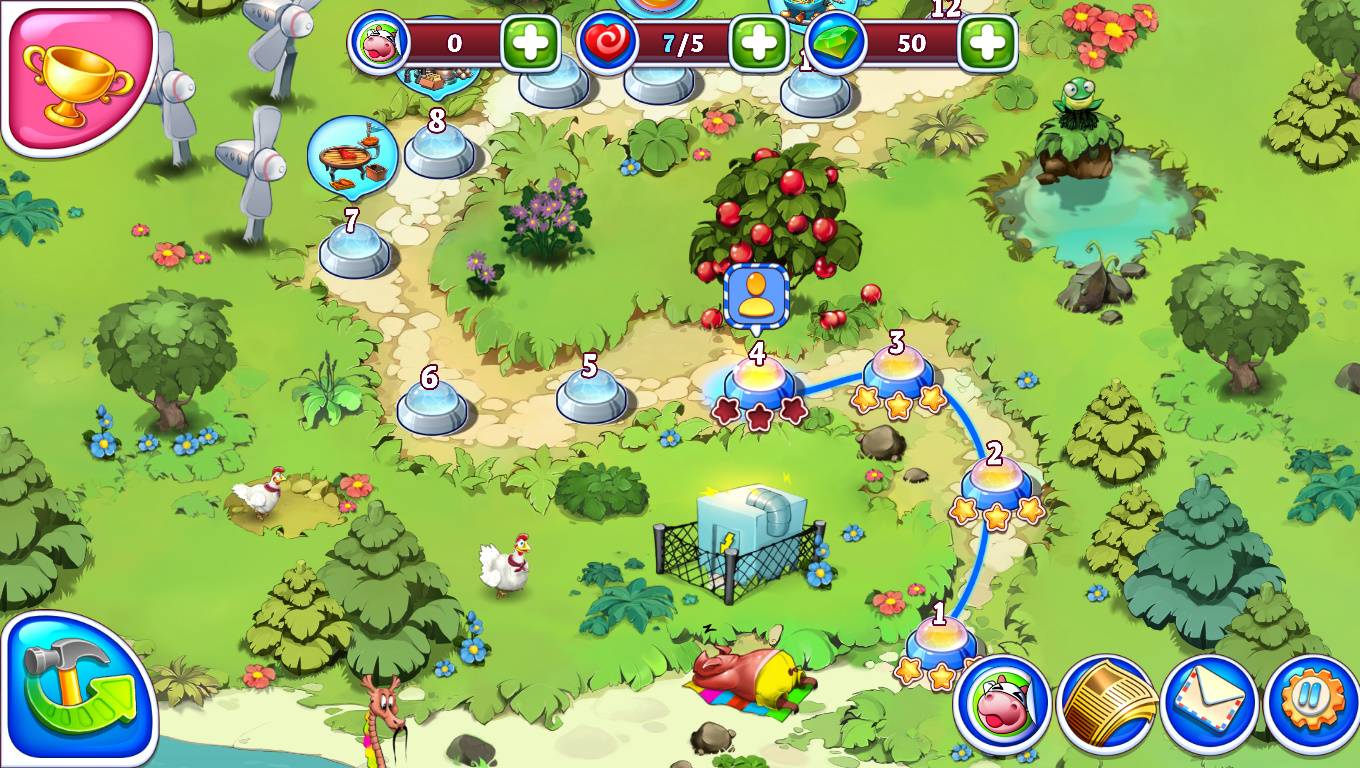Select locked level 6 node

pyautogui.click(x=432, y=407)
